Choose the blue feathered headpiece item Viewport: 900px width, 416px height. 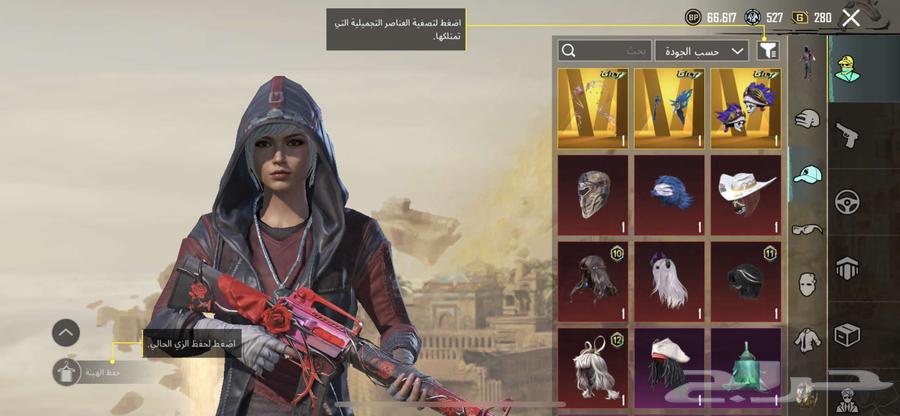671,194
